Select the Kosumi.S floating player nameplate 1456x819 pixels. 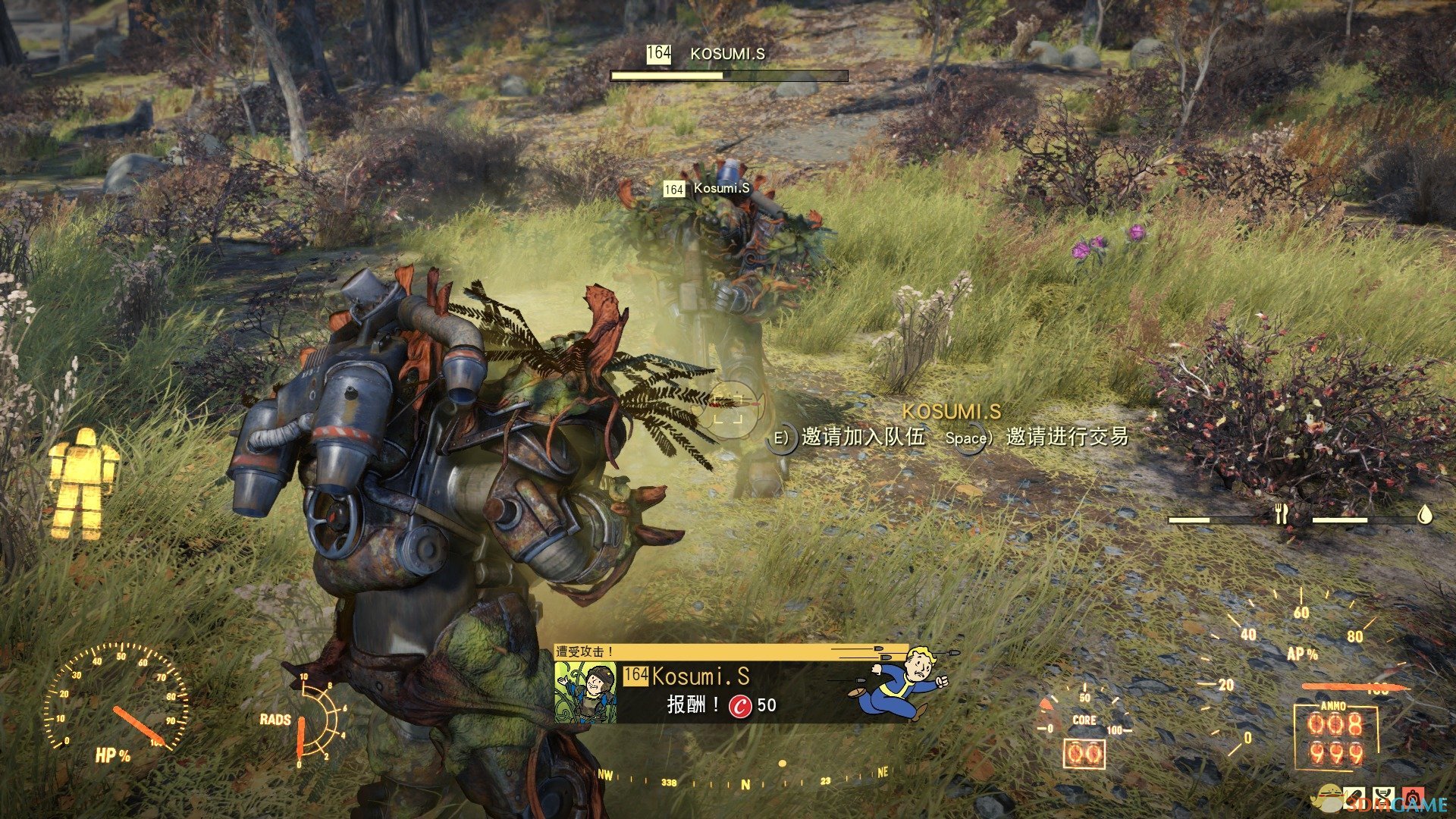tap(707, 188)
